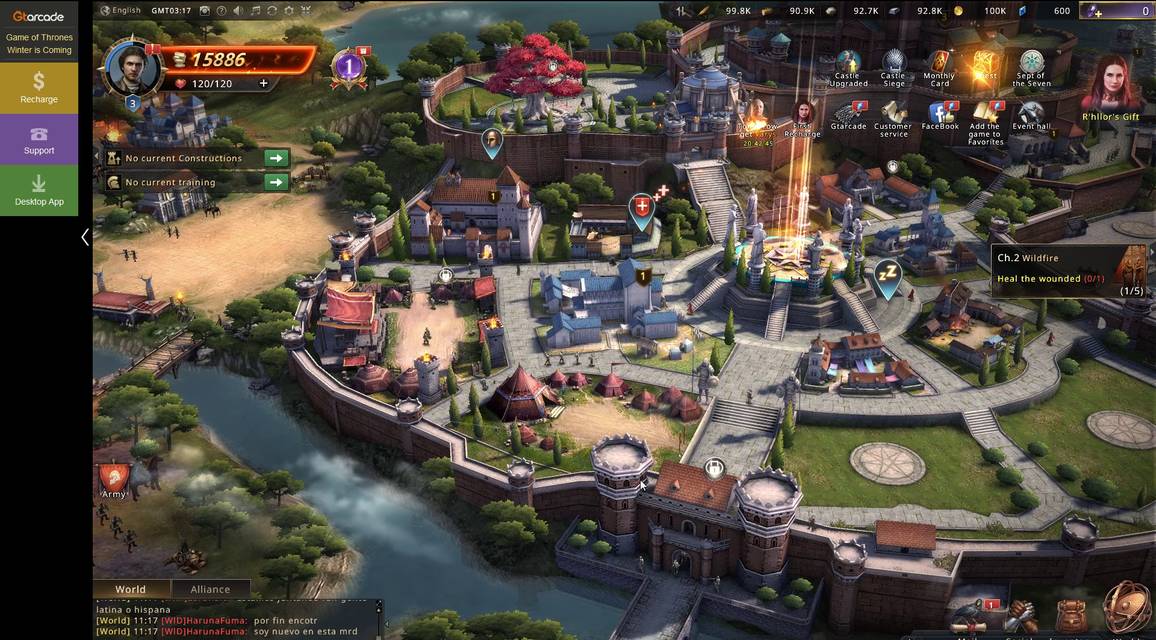Viewport: 1156px width, 640px height.
Task: Collapse the Gtarcade sidebar with the arrow
Action: click(85, 237)
